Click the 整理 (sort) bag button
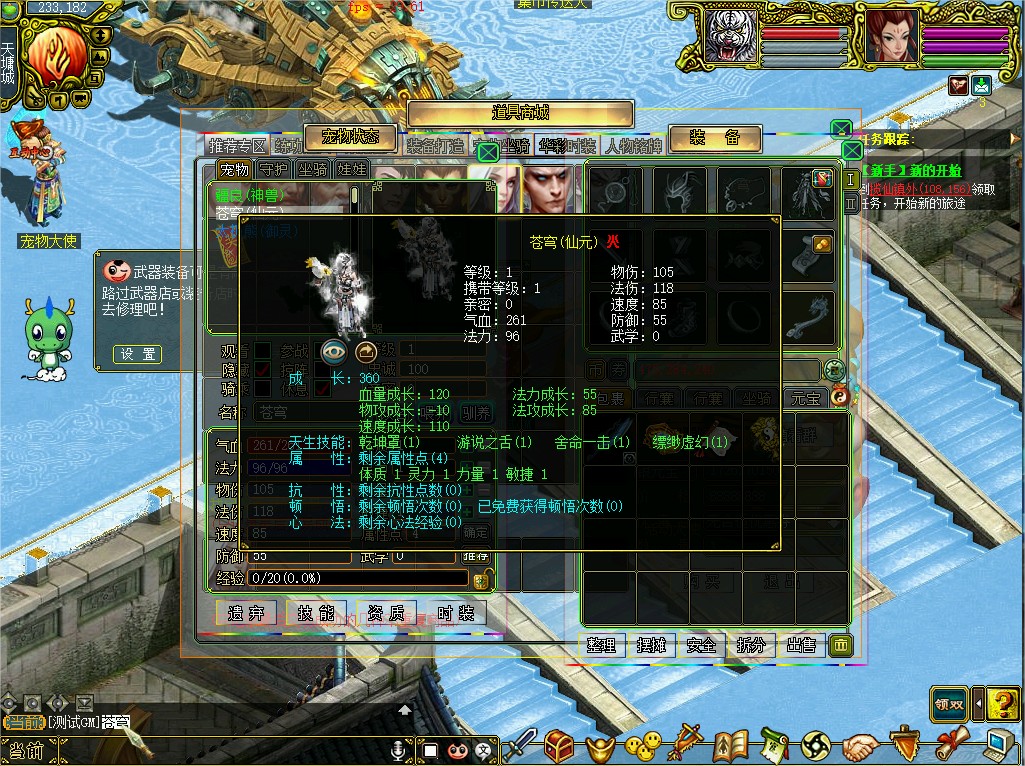Screen dimensions: 1025x766 [601, 645]
